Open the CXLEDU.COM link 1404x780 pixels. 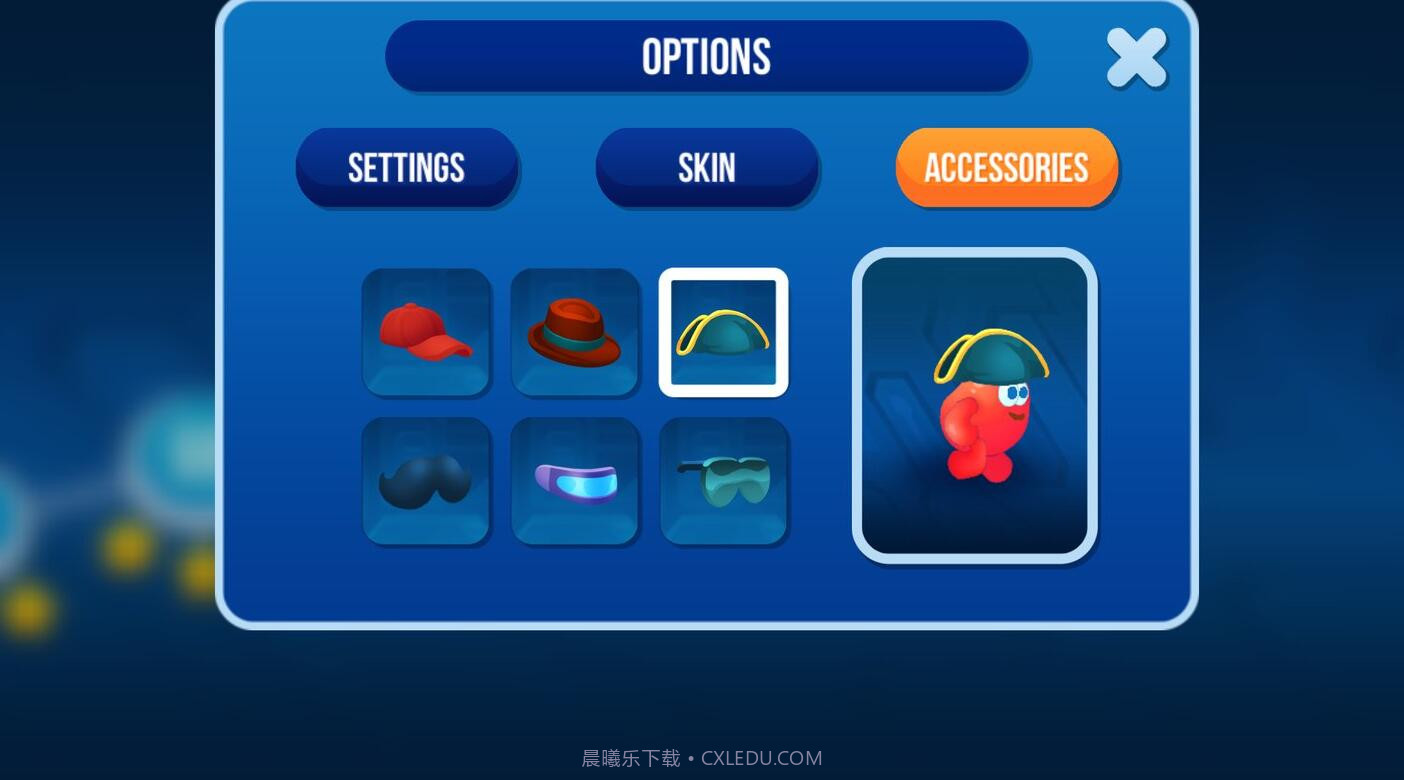[760, 758]
